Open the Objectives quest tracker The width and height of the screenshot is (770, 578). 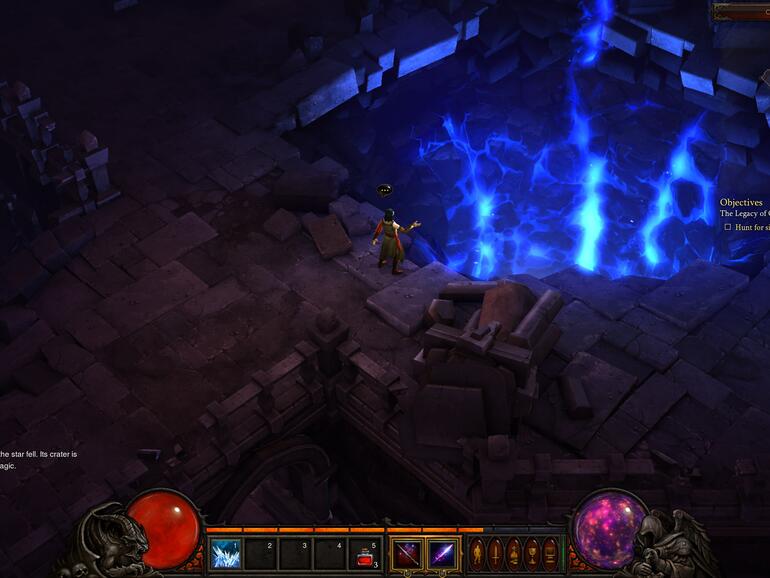(x=742, y=202)
